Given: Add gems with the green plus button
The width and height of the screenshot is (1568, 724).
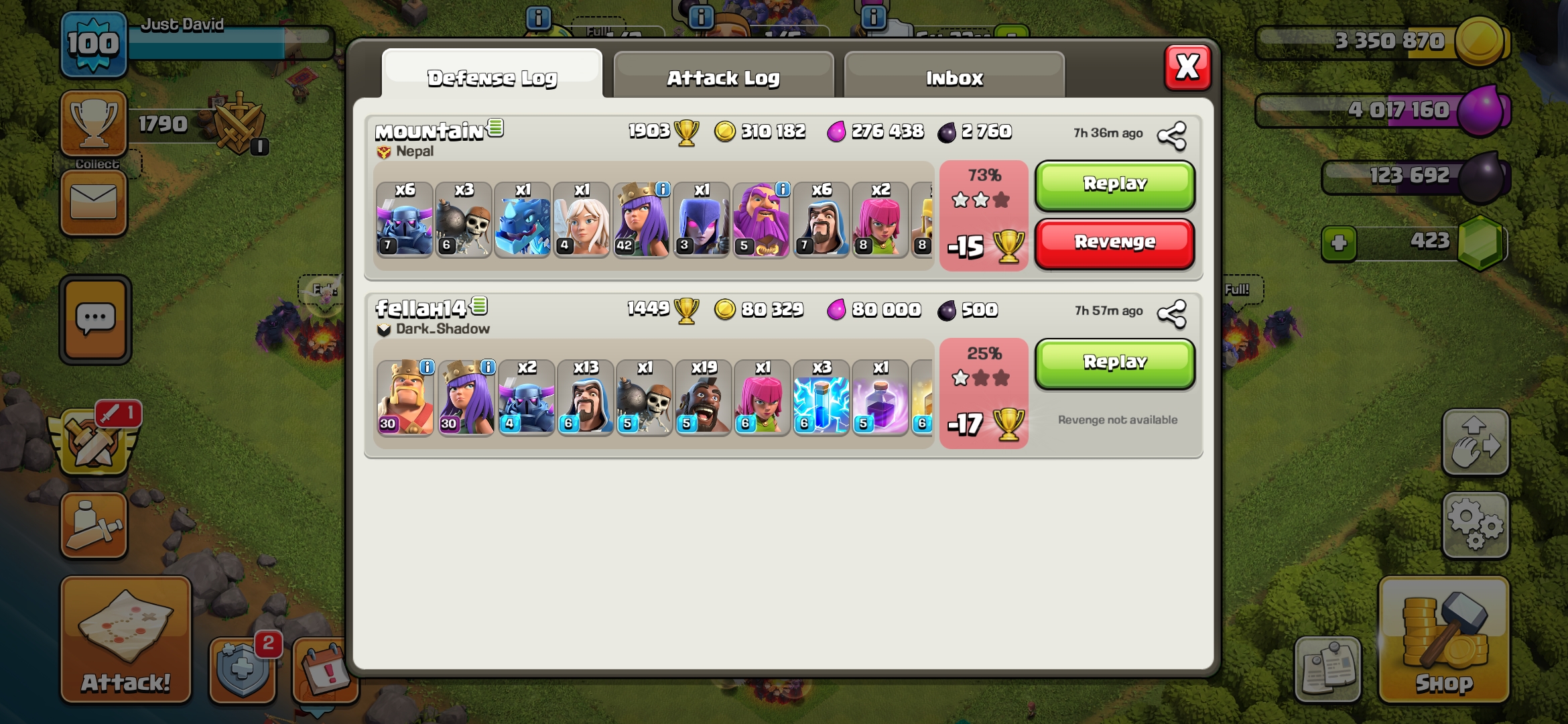Looking at the screenshot, I should pos(1339,243).
